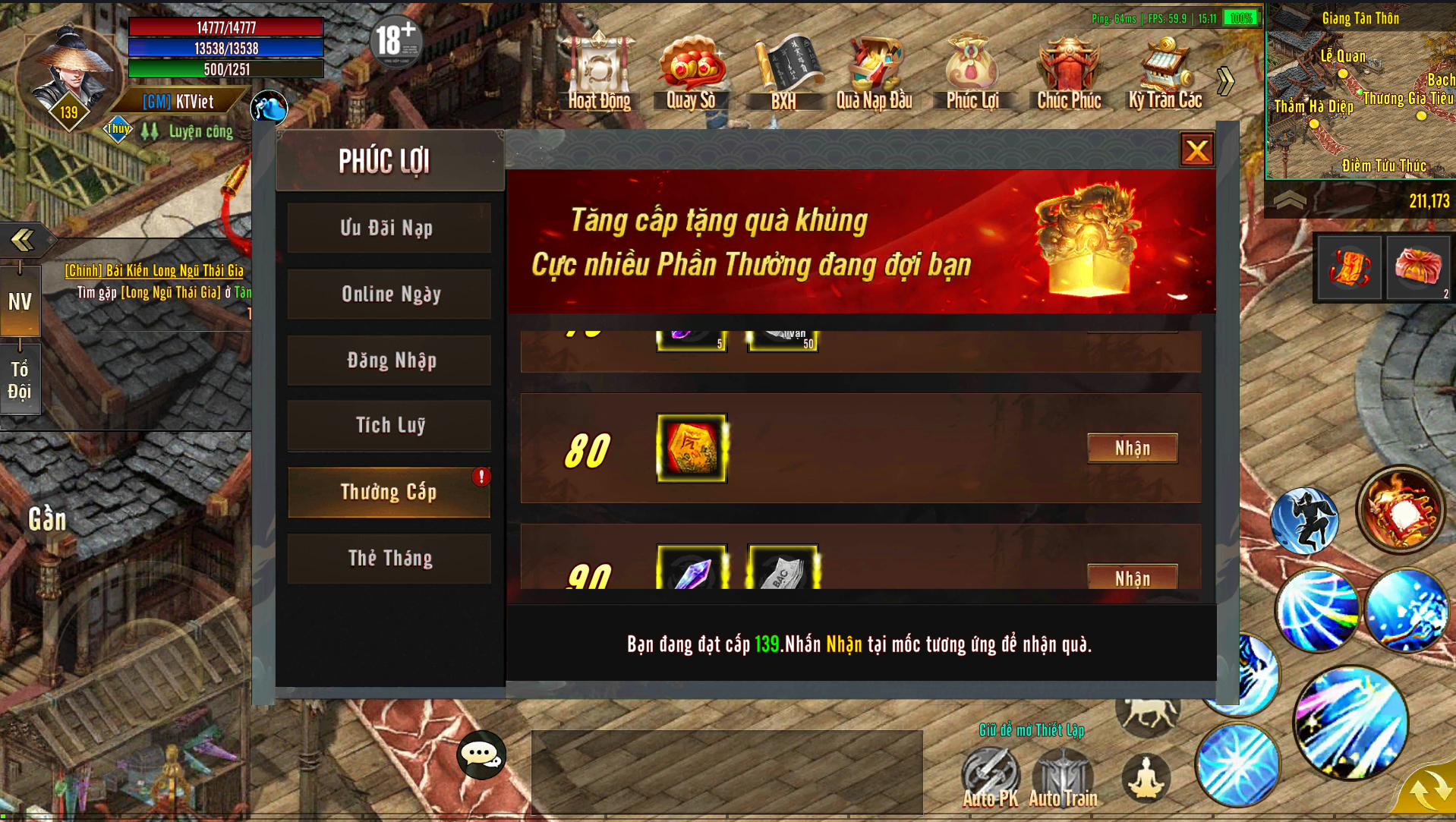The height and width of the screenshot is (822, 1456).
Task: Select the Tổ Đội team tab
Action: click(20, 380)
